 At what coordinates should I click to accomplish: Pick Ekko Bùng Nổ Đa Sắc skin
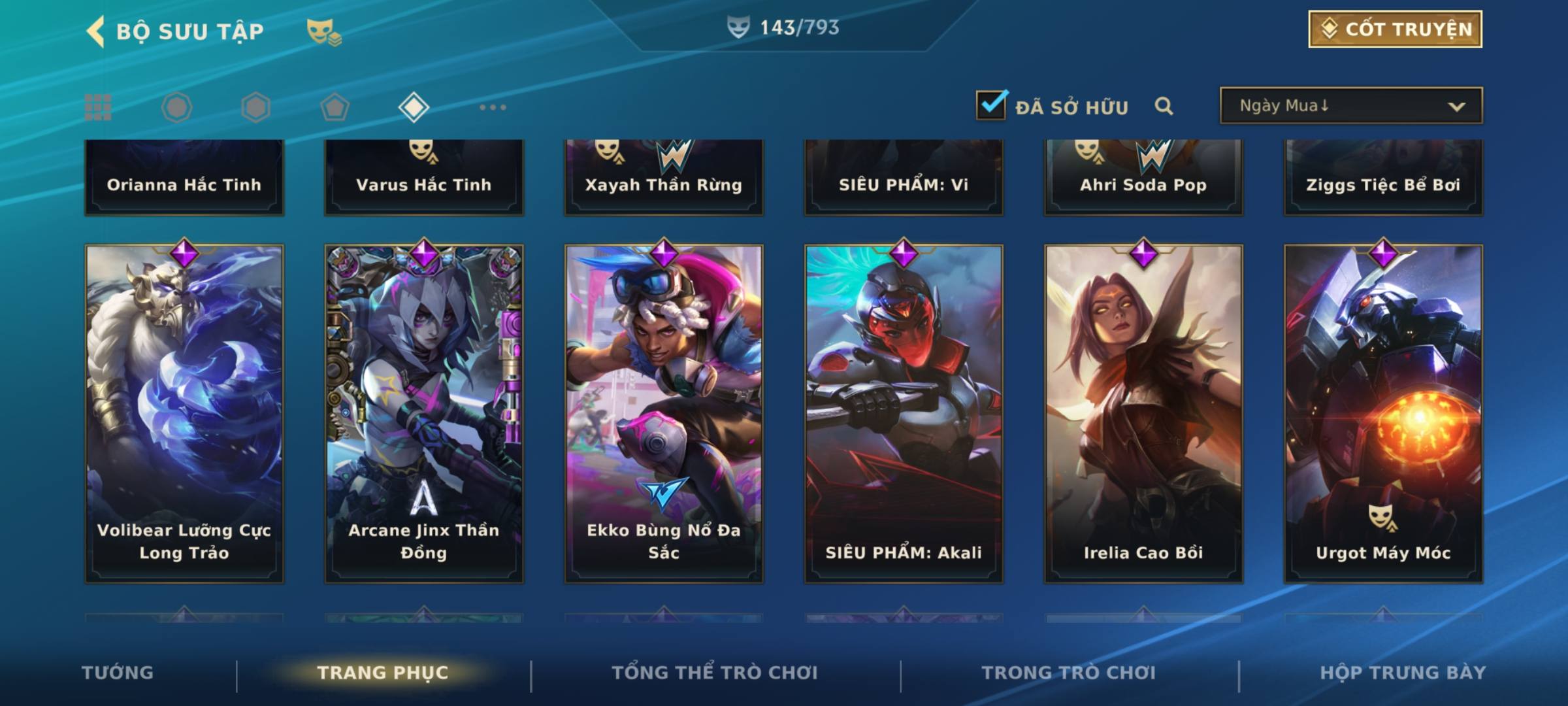tap(664, 413)
